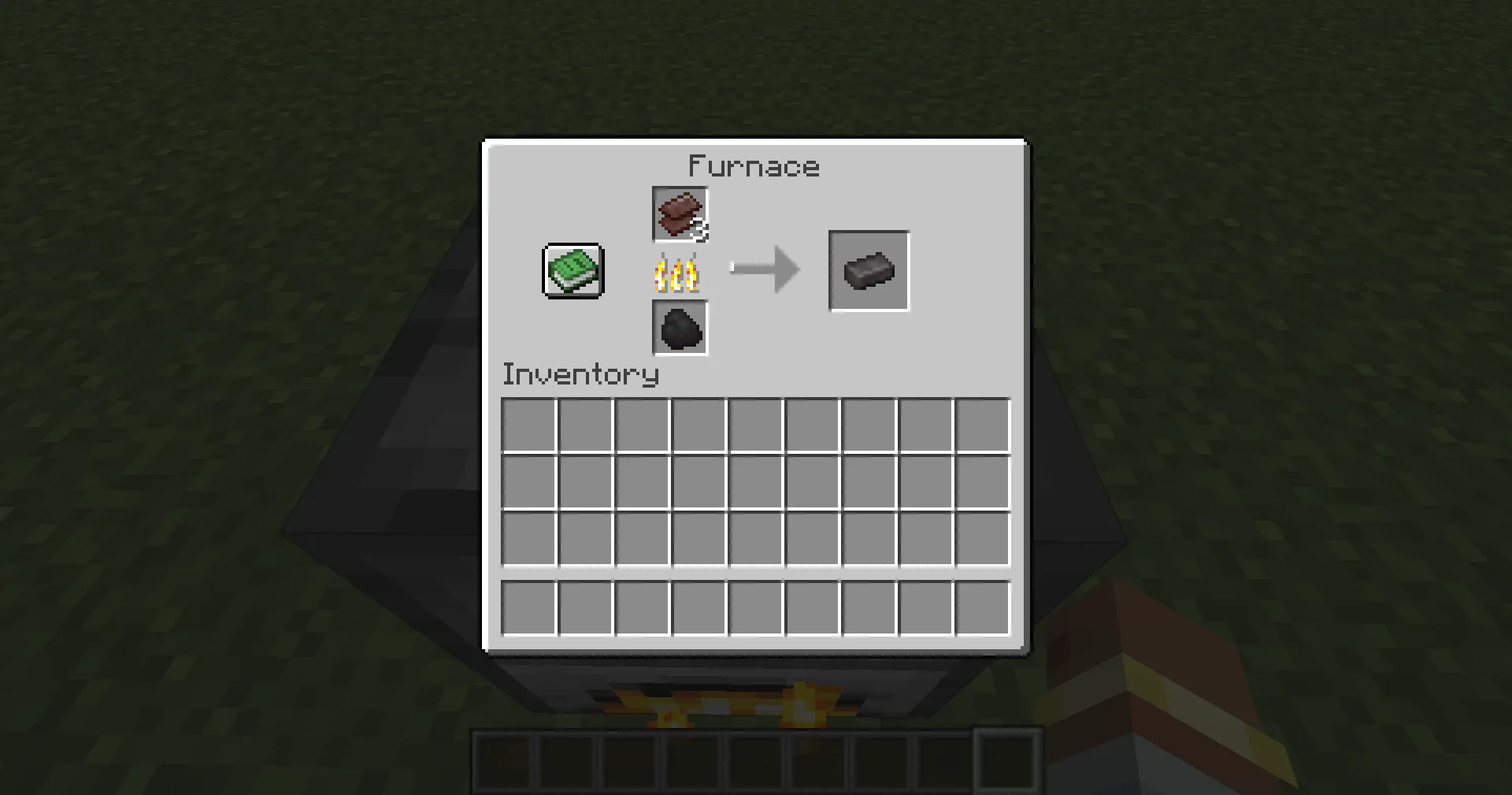Screen dimensions: 1512x795
Task: Click the second hotbar slot from the right
Action: tap(943, 760)
